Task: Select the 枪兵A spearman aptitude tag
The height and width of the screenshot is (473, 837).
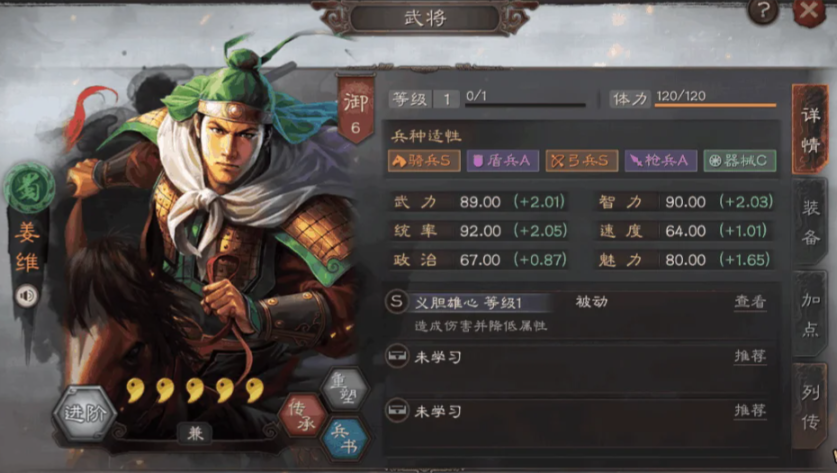Action: coord(661,160)
